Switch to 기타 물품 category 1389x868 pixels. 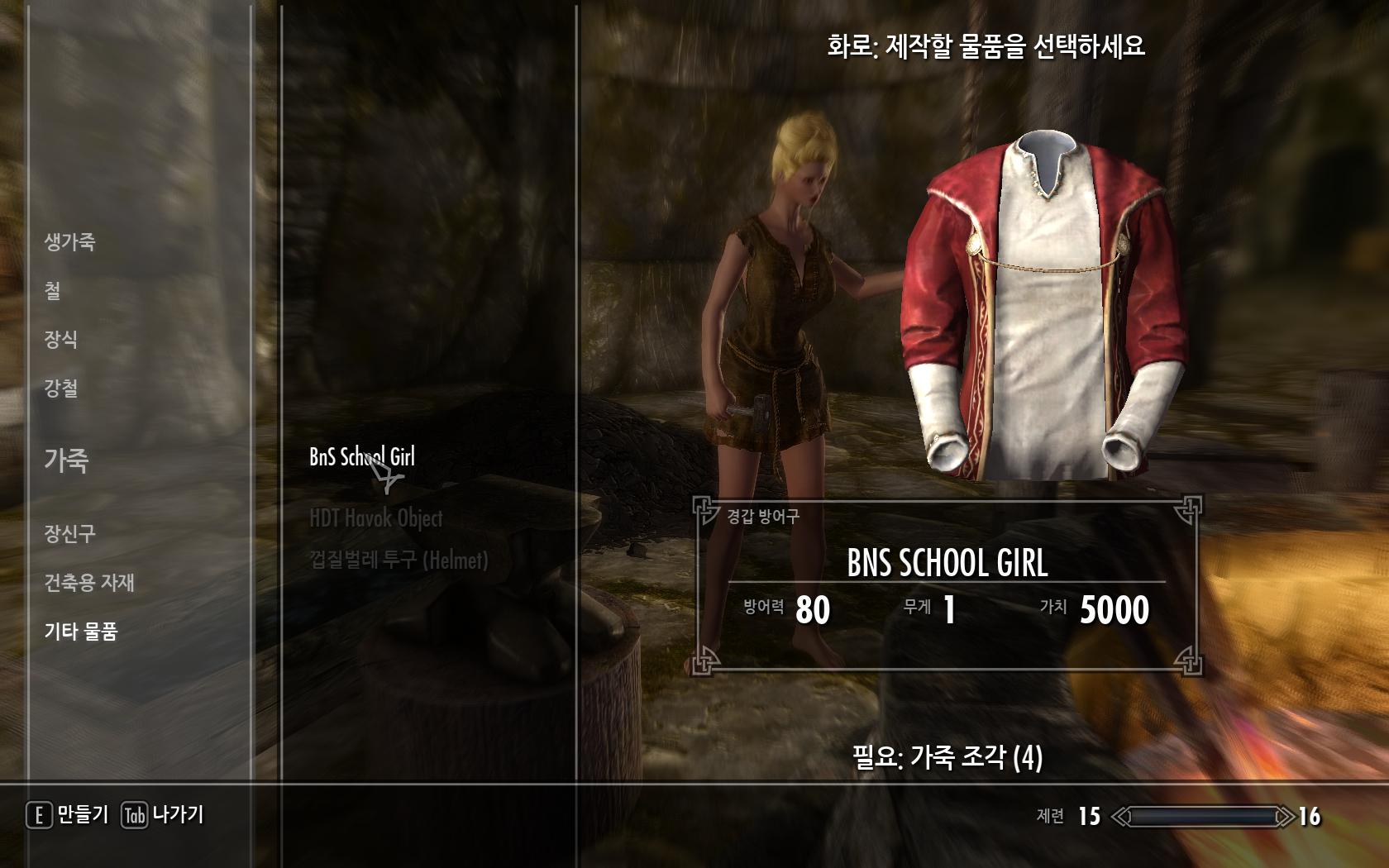(81, 632)
